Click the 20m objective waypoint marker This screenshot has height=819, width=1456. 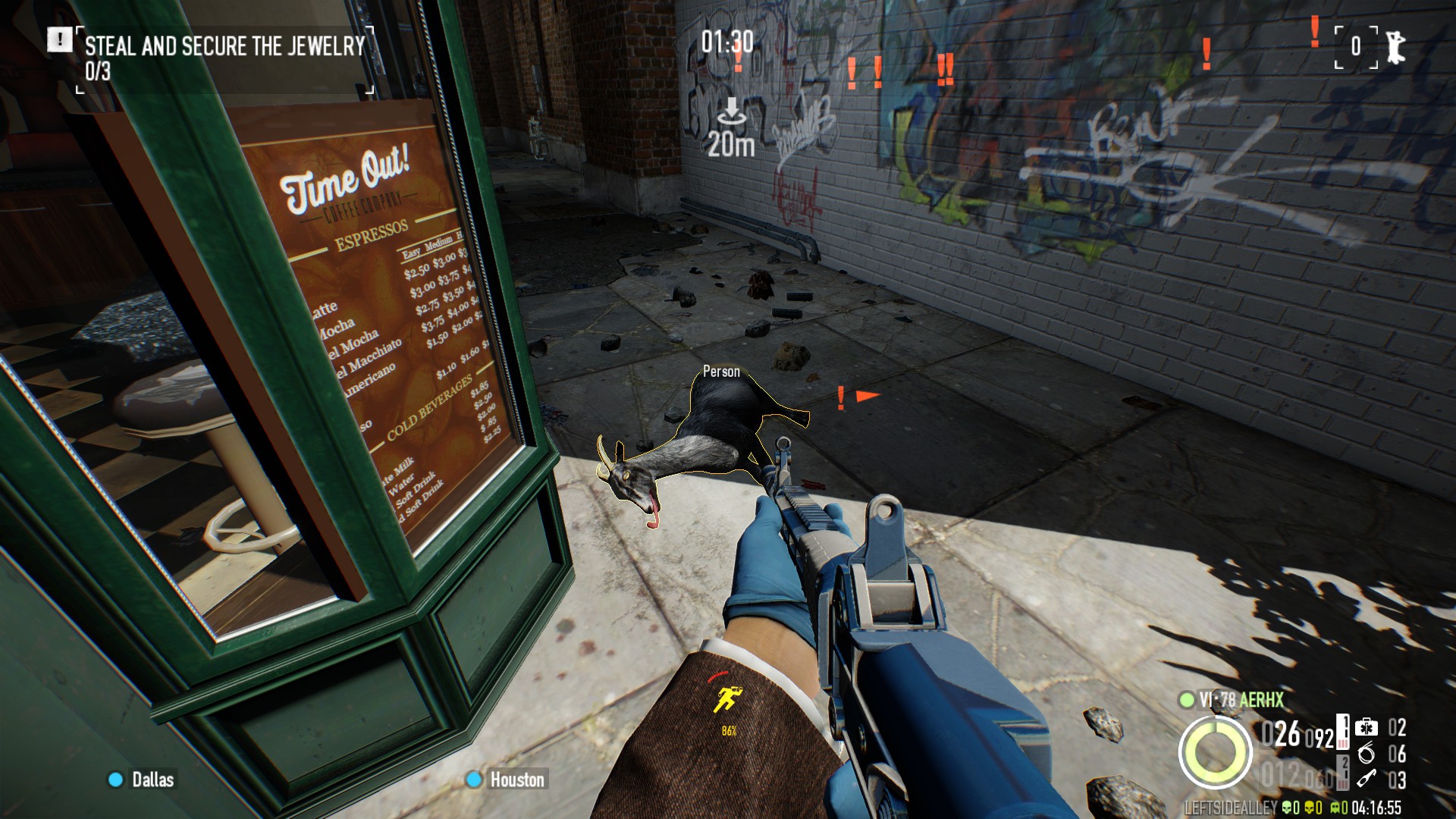(x=731, y=129)
